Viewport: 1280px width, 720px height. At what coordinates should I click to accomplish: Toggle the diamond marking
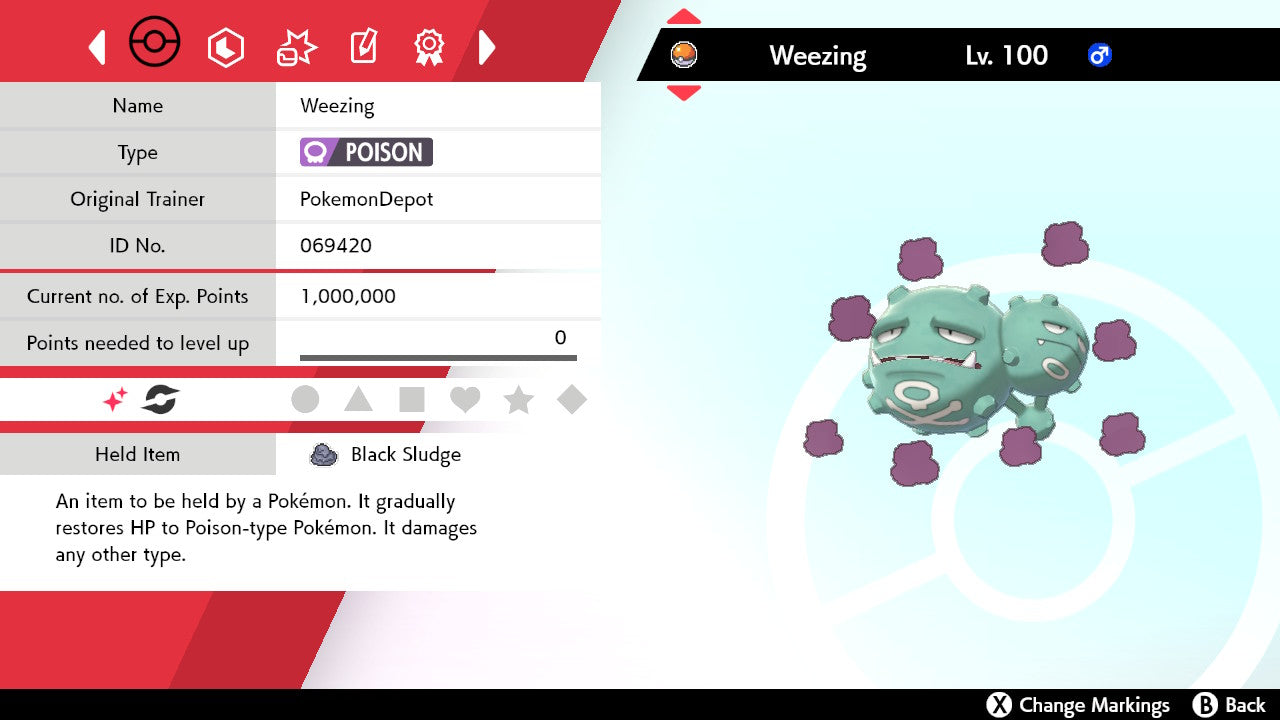click(x=572, y=400)
